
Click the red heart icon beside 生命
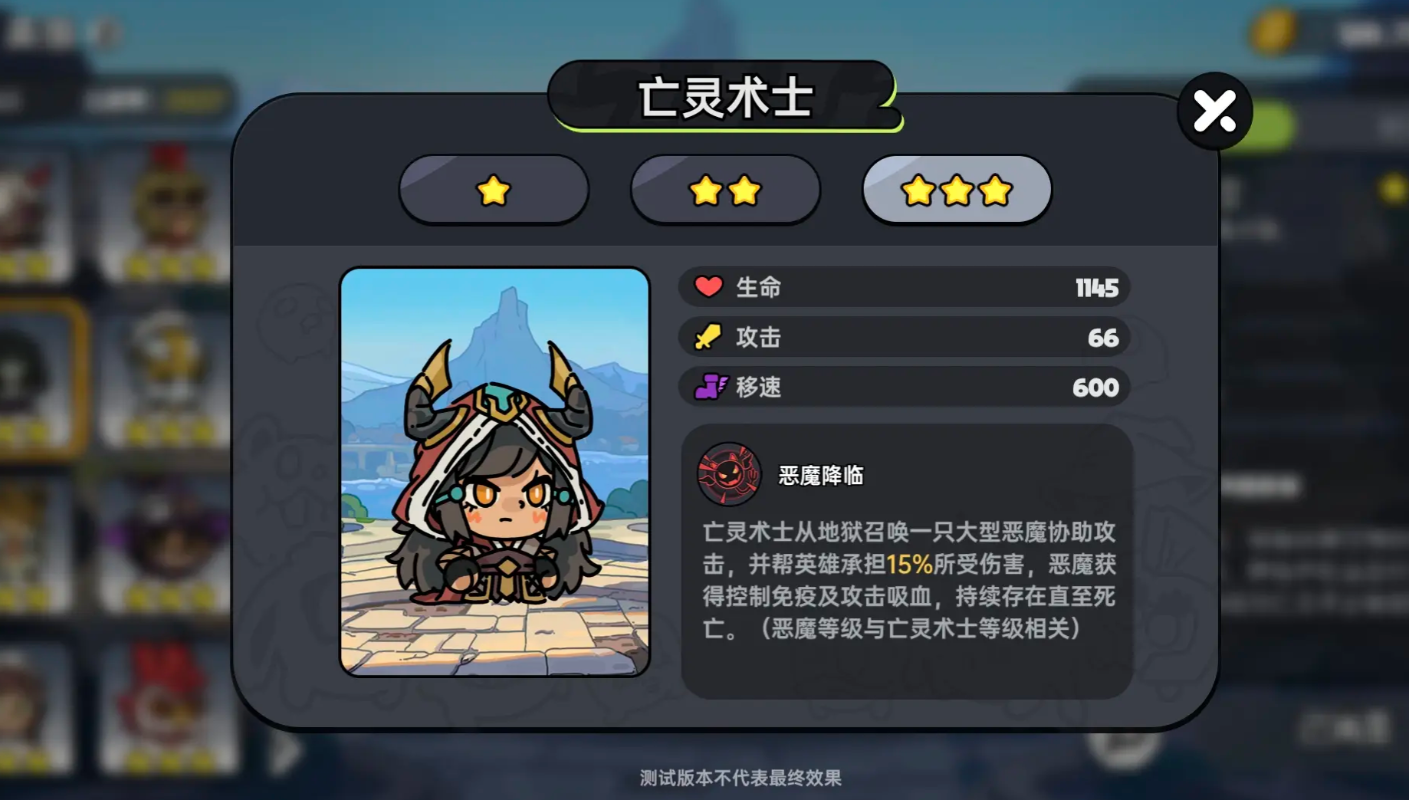click(707, 287)
